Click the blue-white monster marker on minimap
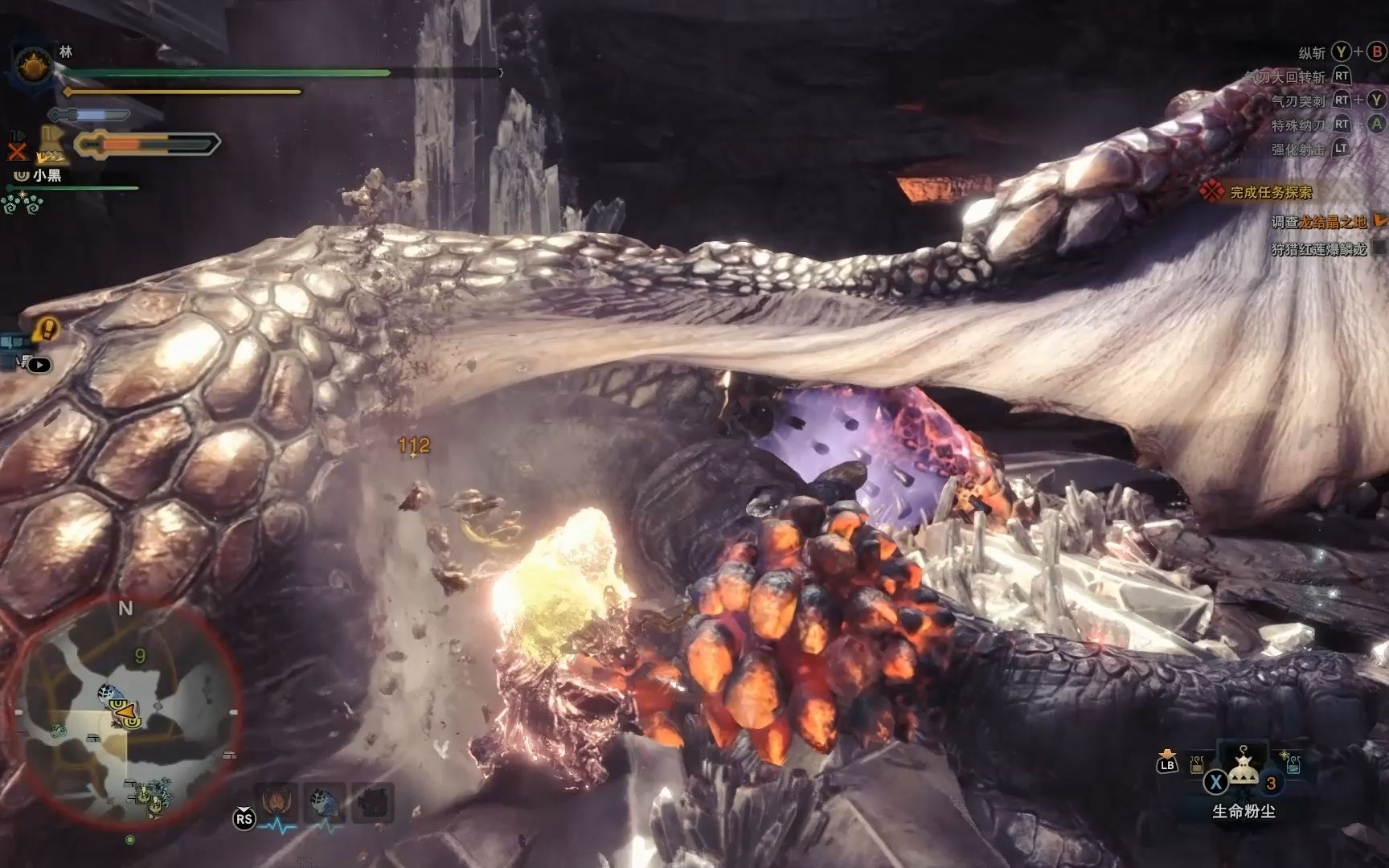The image size is (1389, 868). [108, 693]
